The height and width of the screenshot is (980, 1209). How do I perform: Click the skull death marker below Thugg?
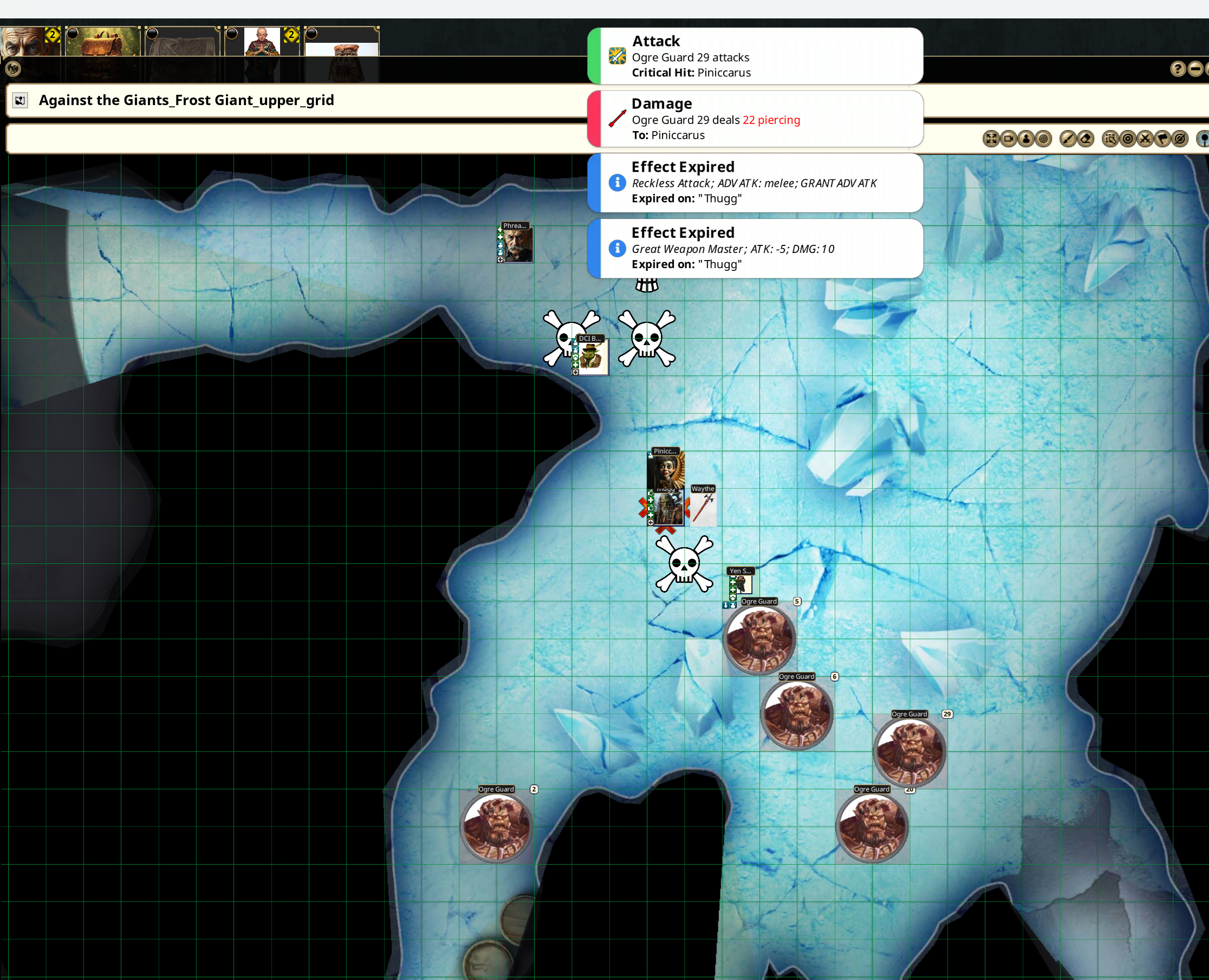(x=684, y=564)
